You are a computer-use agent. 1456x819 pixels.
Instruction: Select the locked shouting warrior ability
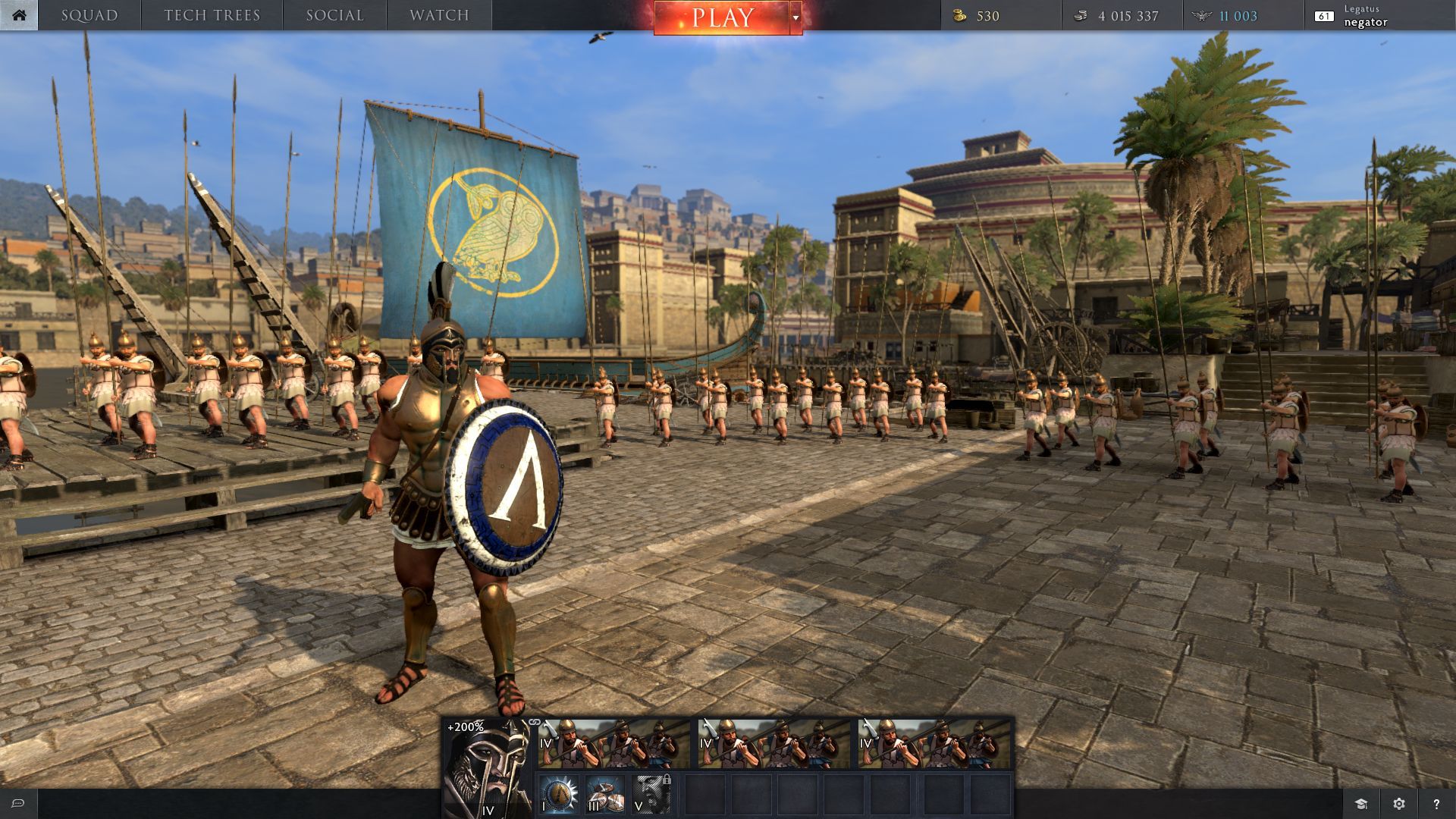pos(651,794)
